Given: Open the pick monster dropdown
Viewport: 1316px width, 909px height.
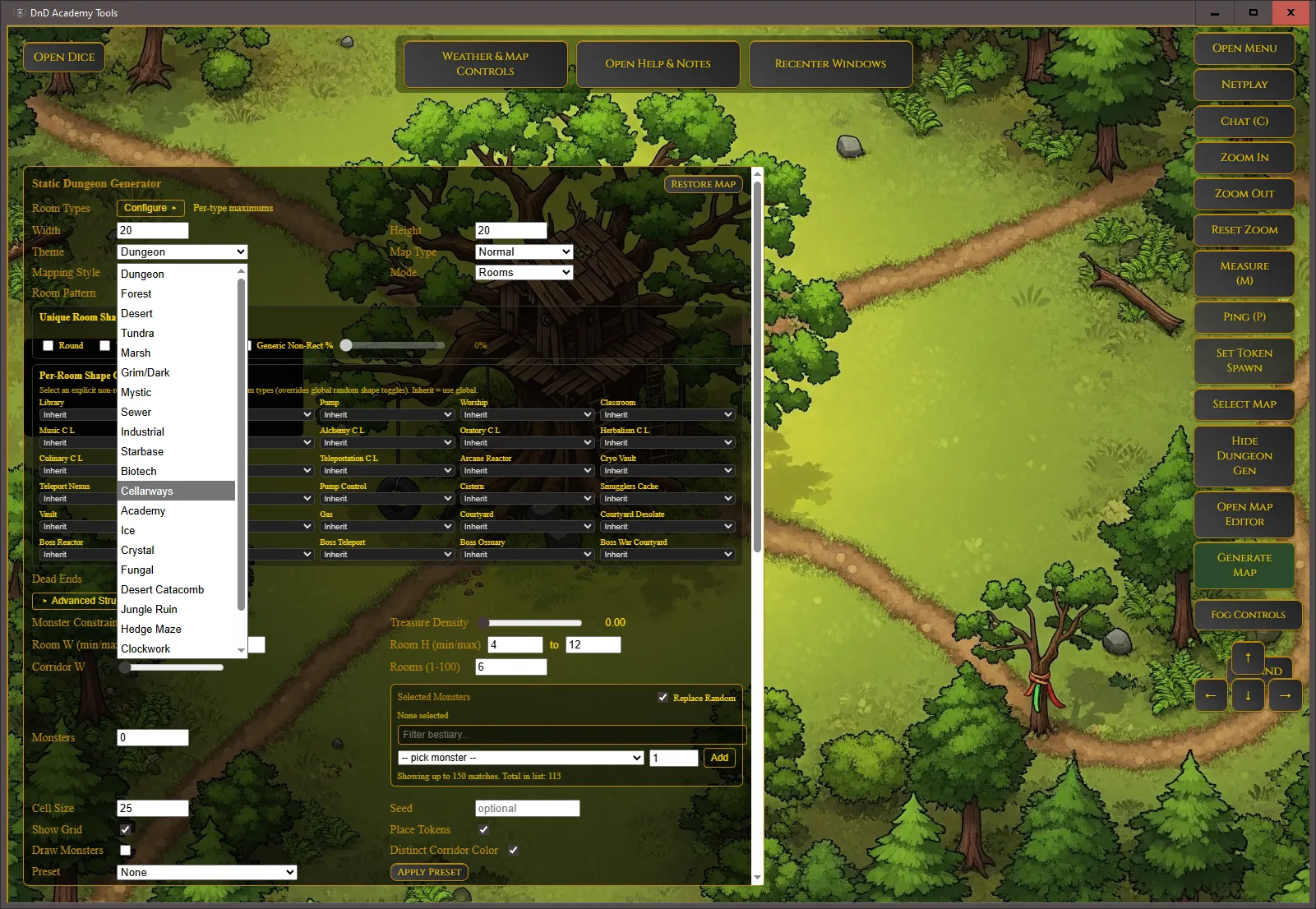Looking at the screenshot, I should pos(520,757).
